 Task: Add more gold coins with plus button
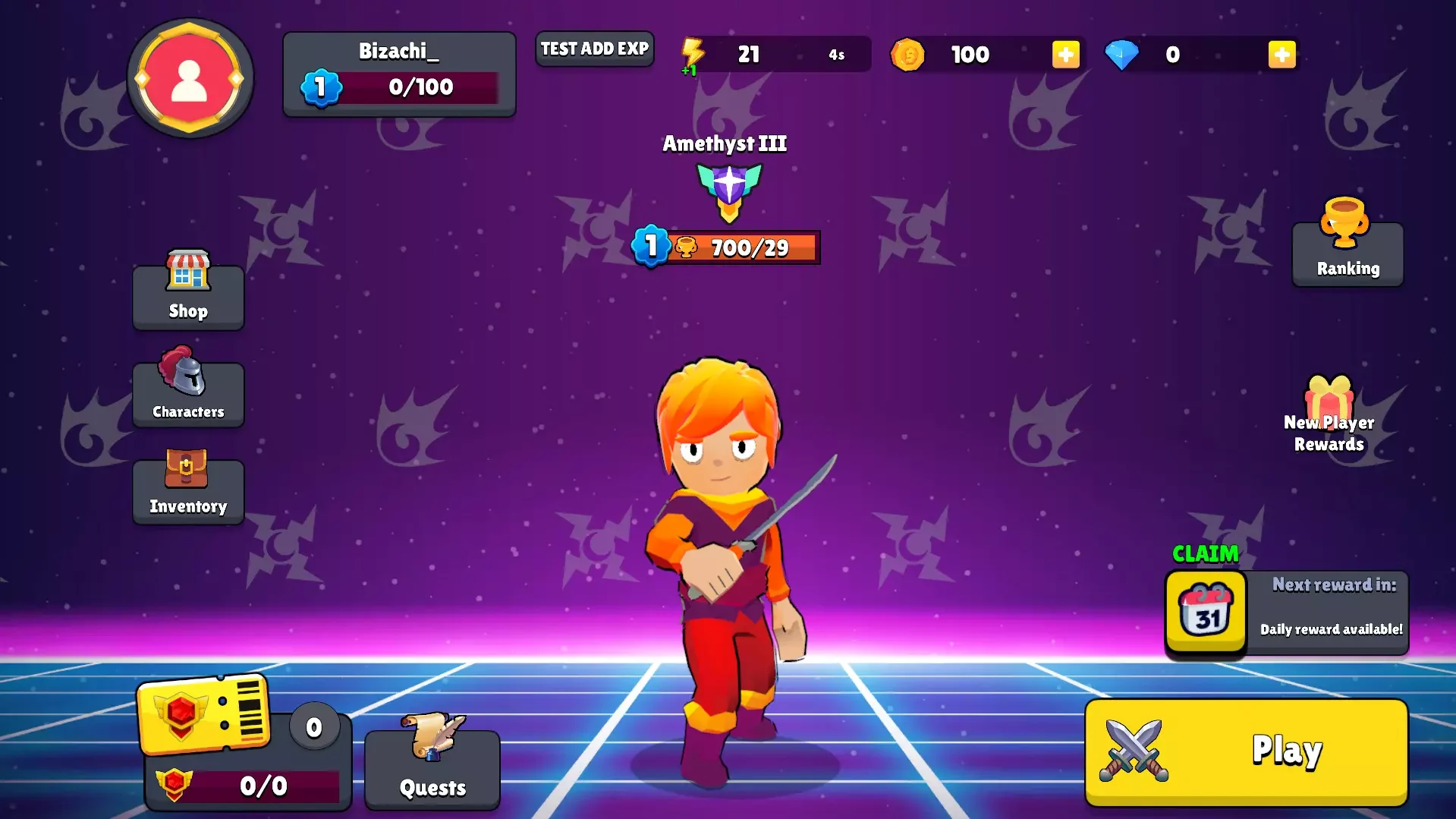coord(1065,55)
